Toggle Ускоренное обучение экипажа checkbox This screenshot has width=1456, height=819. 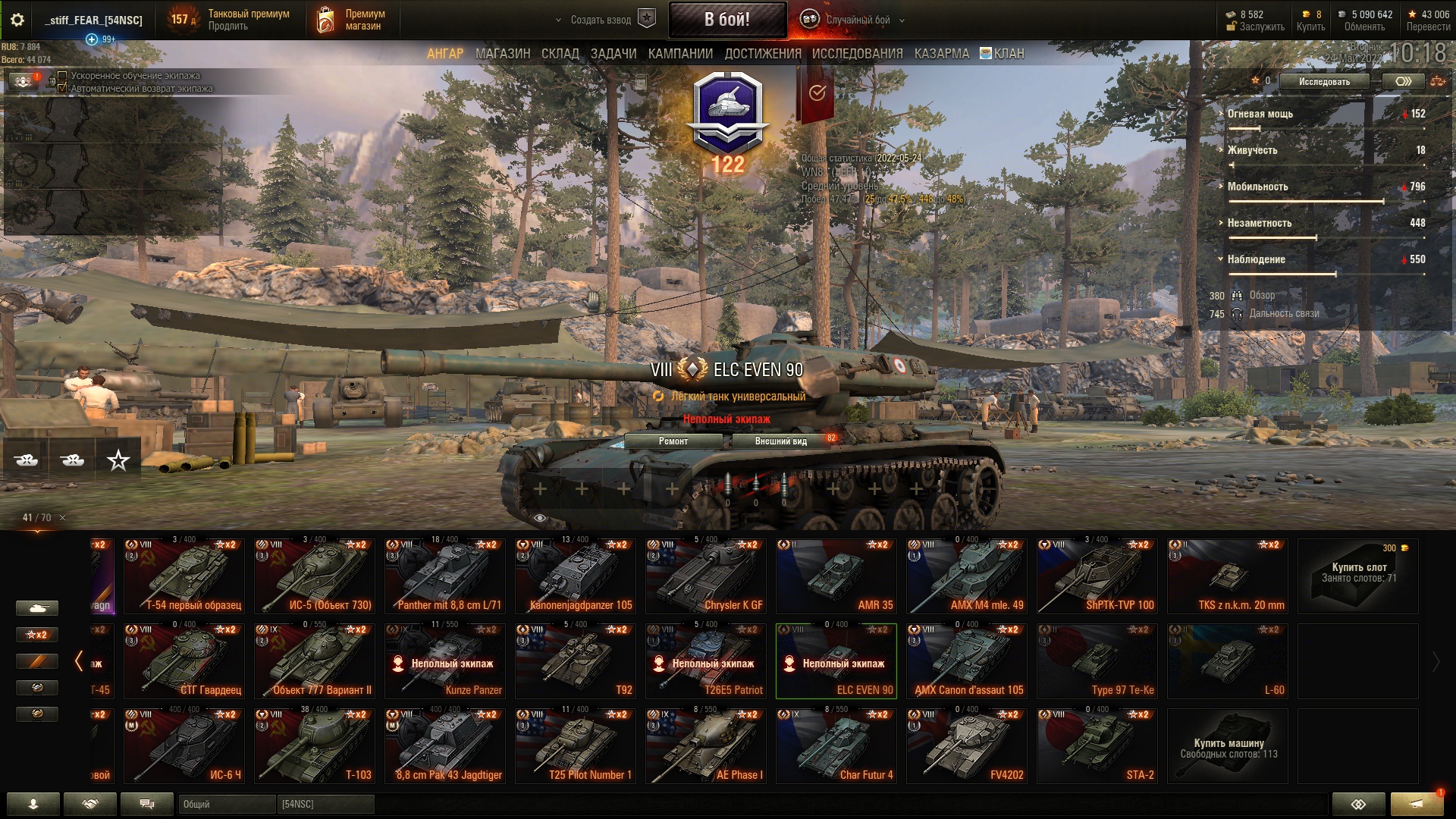(x=63, y=76)
